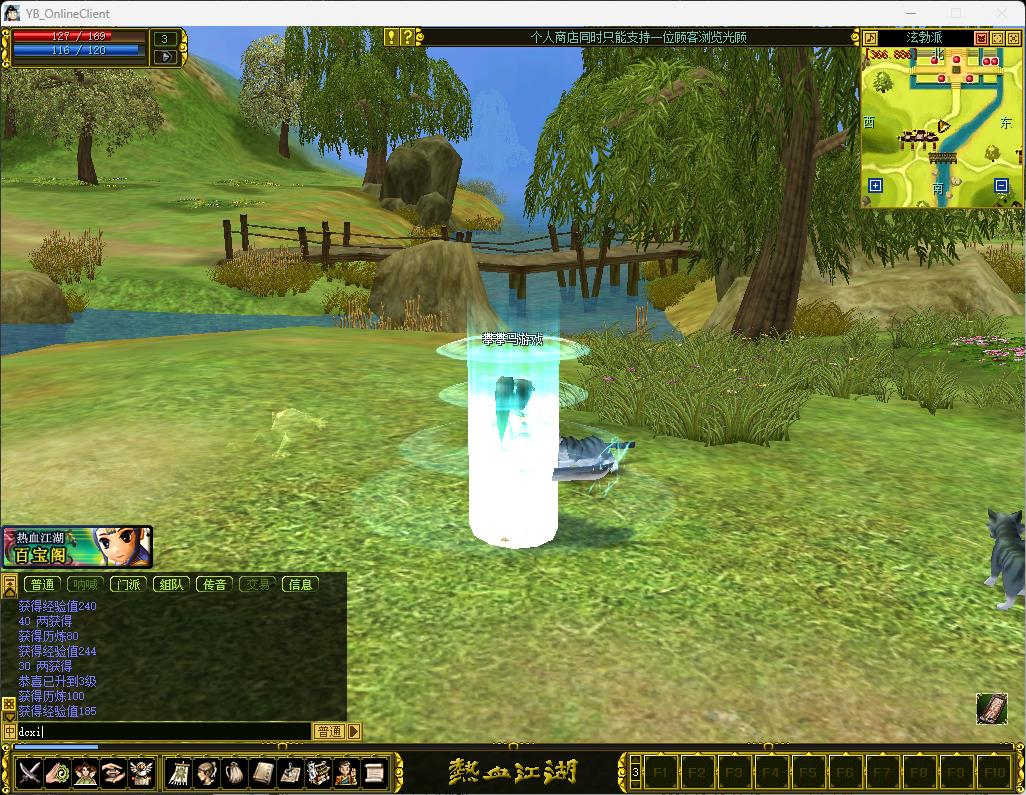Screen dimensions: 1026x795
Task: Open the pouch inventory bag icon
Action: click(235, 772)
